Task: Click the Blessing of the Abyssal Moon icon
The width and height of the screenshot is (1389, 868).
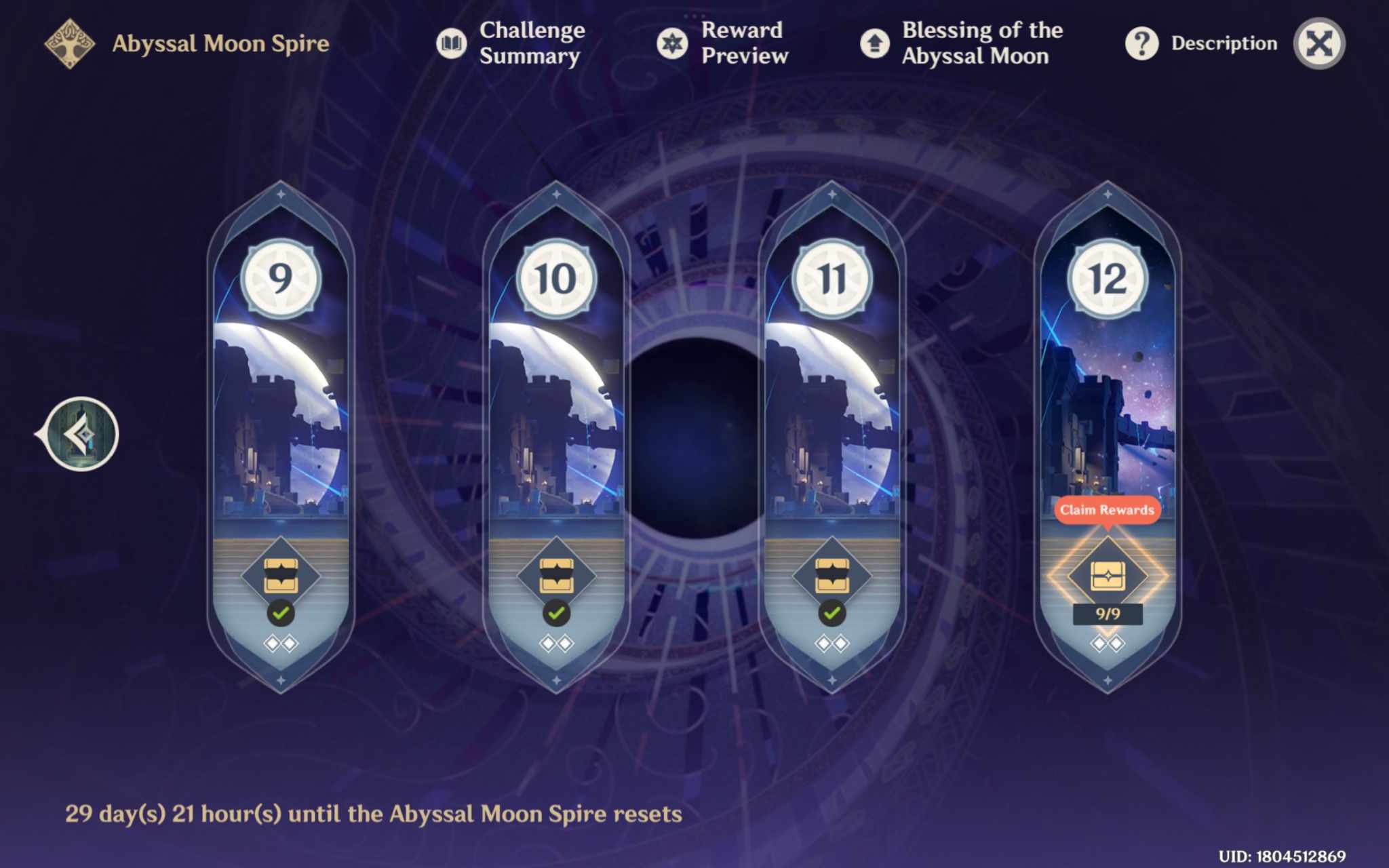Action: point(875,42)
